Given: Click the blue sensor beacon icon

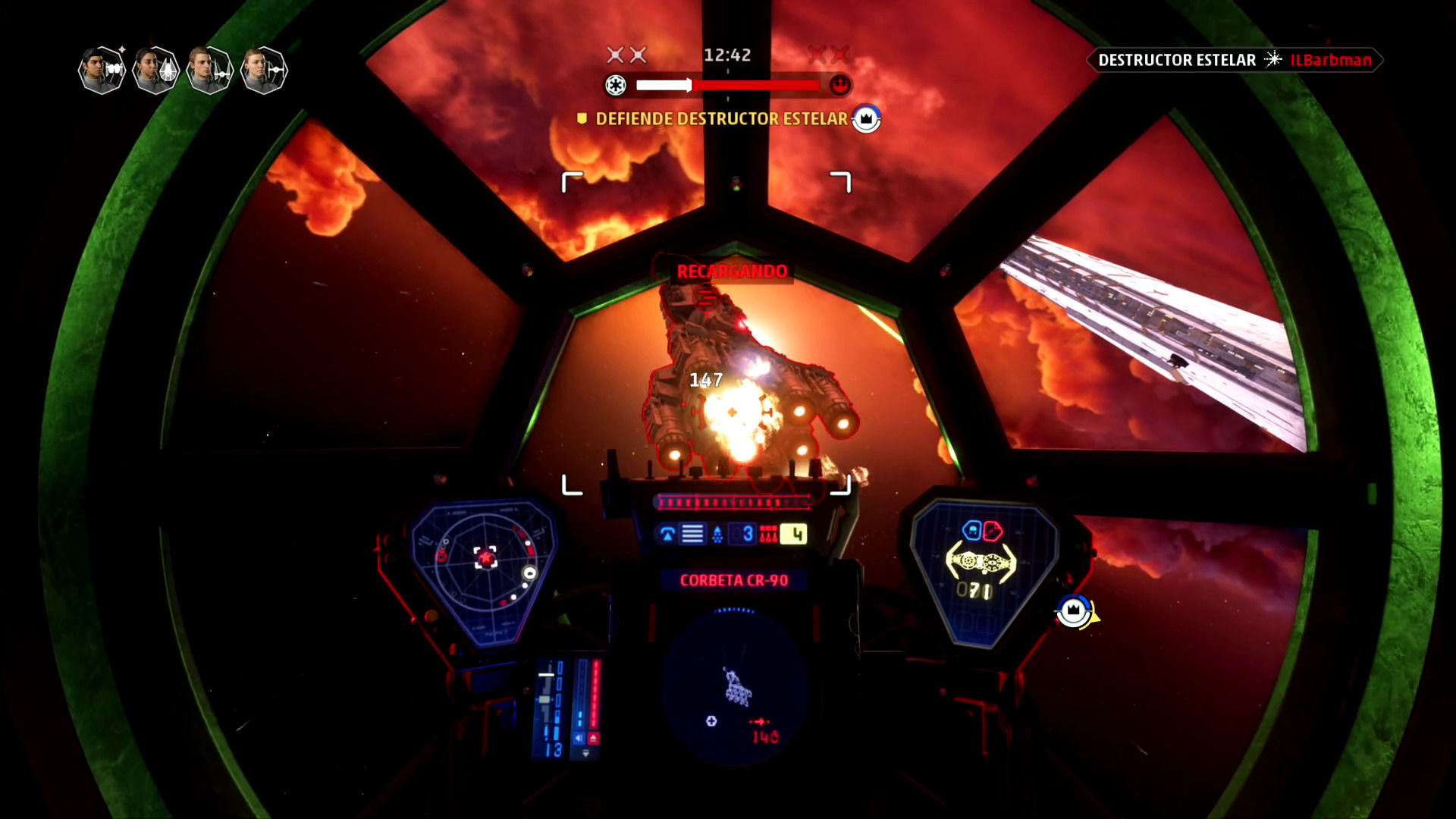Looking at the screenshot, I should click(x=667, y=535).
